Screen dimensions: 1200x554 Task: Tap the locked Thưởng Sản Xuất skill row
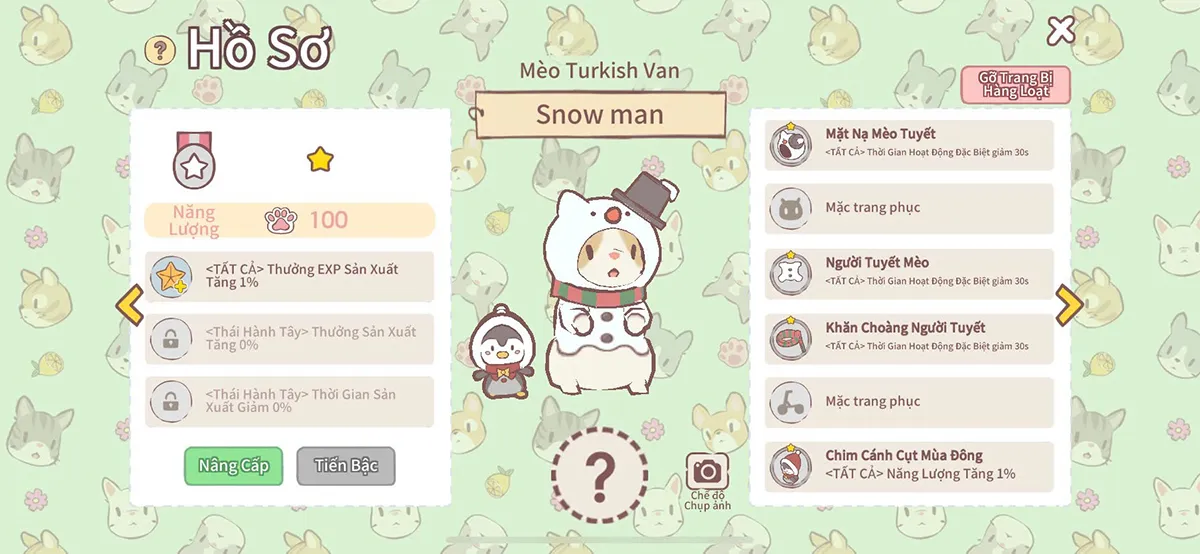(290, 339)
